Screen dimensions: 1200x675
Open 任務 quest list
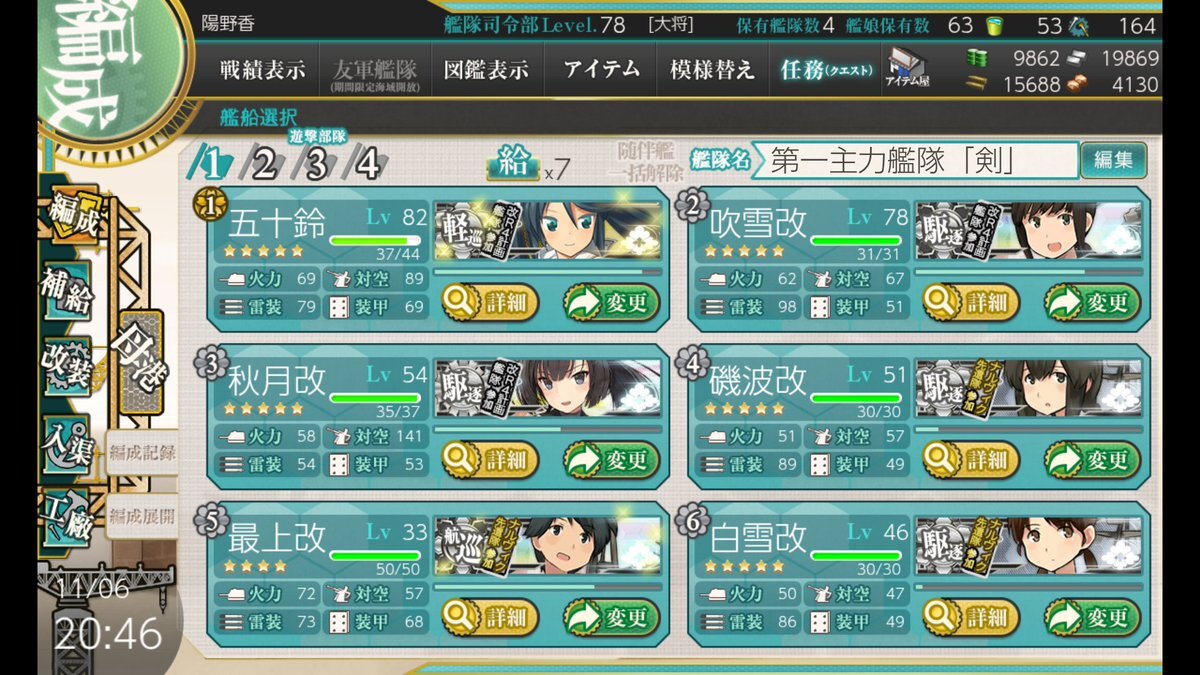point(826,70)
